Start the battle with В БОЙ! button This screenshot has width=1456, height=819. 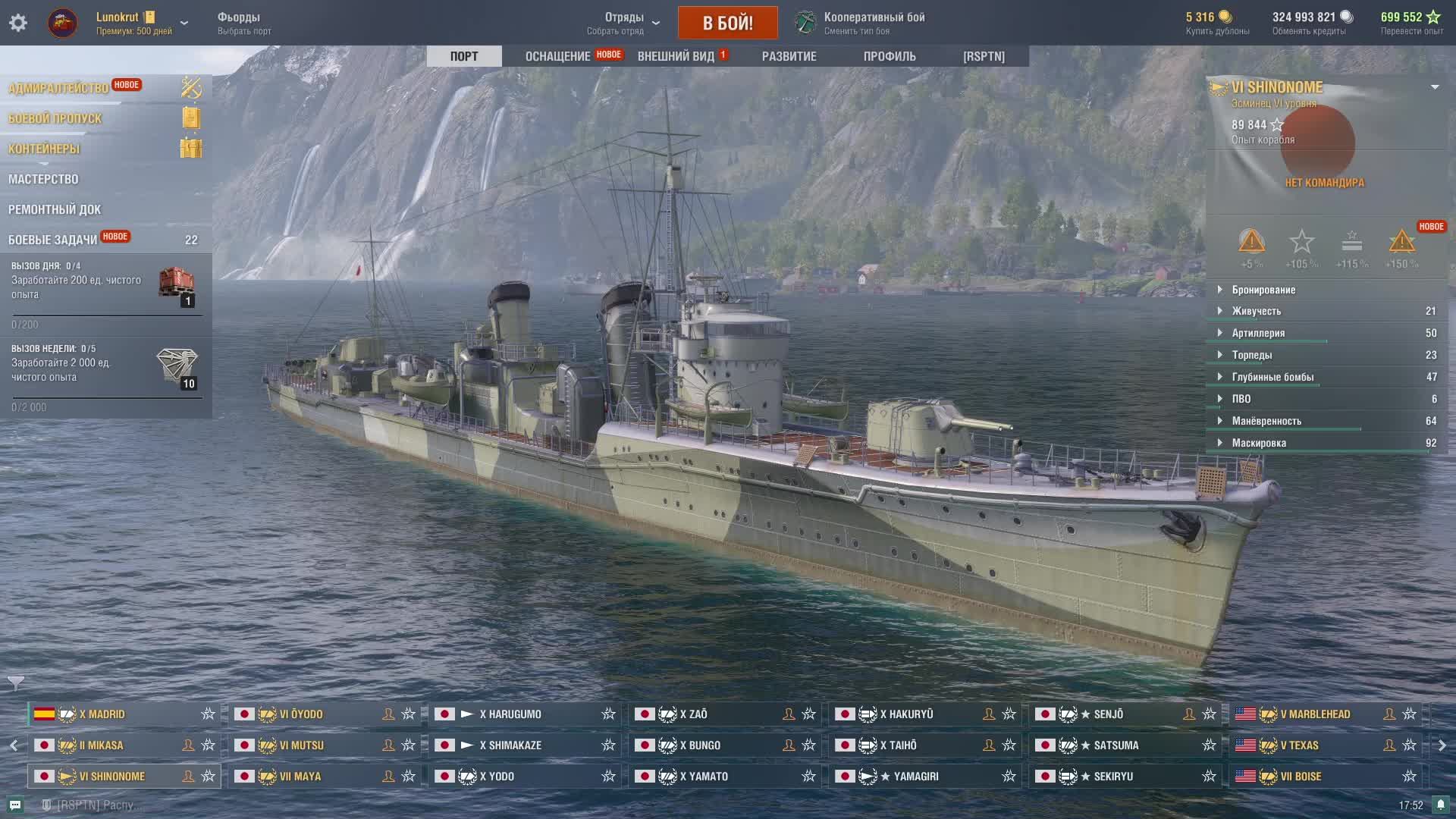pos(727,23)
